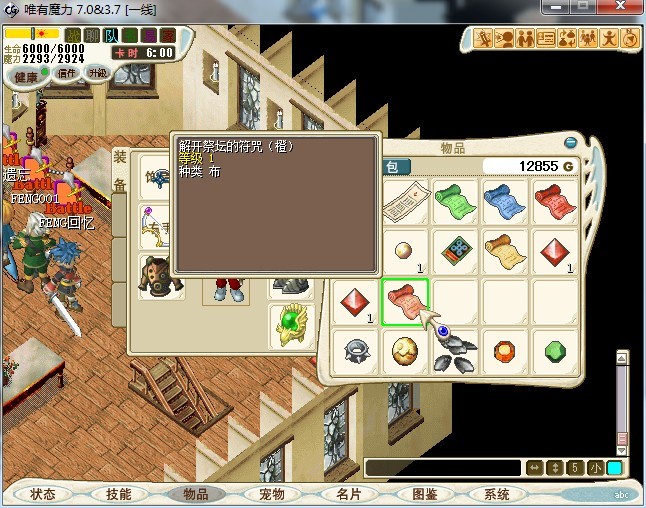Image resolution: width=646 pixels, height=508 pixels.
Task: Open the 技能 (Skills) menu tab
Action: pyautogui.click(x=119, y=494)
